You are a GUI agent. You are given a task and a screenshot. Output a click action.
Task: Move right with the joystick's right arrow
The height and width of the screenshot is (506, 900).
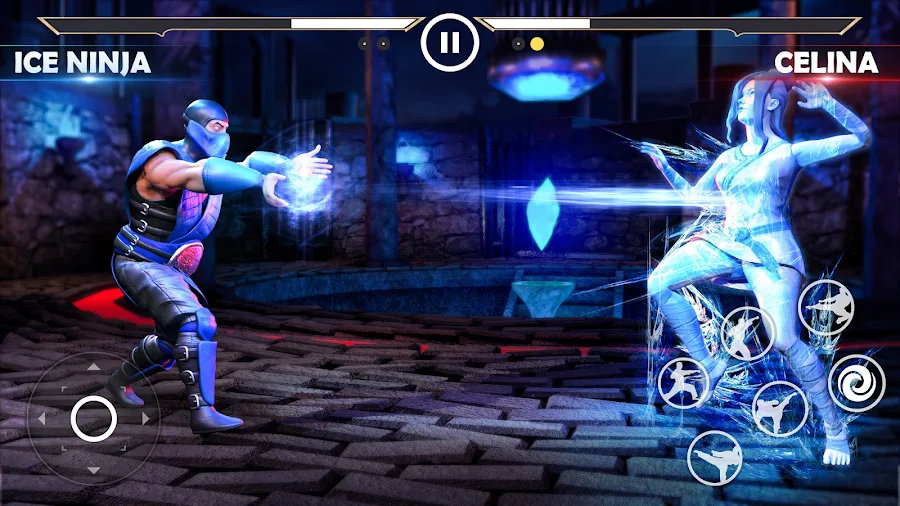(x=146, y=418)
